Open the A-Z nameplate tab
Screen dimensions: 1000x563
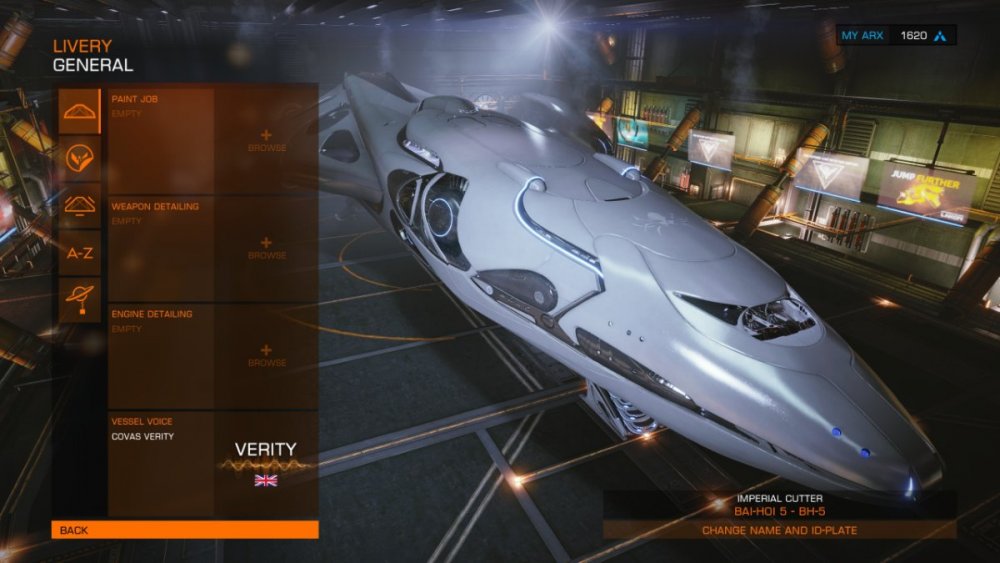pos(79,253)
